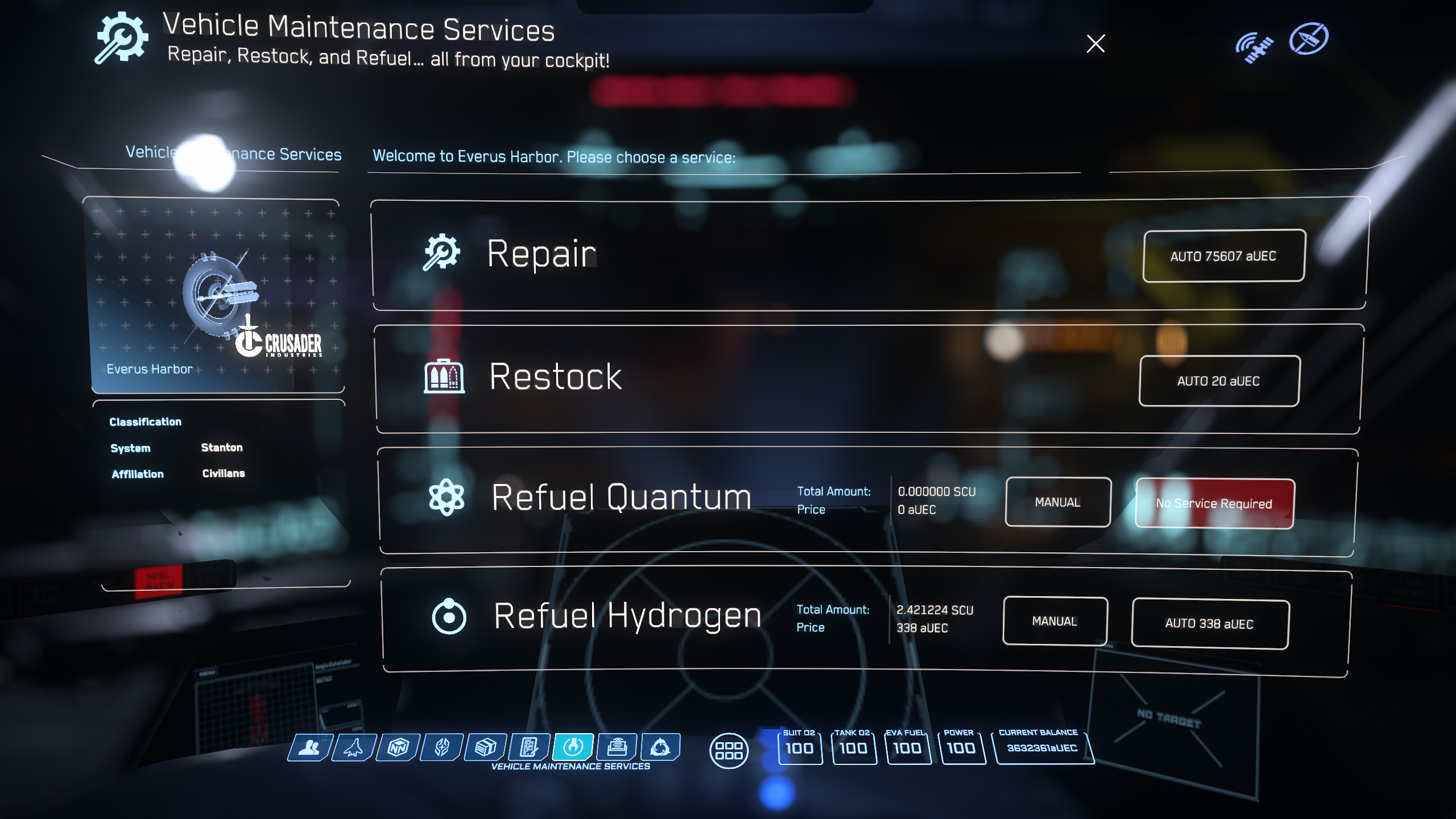The width and height of the screenshot is (1456, 819).
Task: Open the angular emblem app
Action: (442, 747)
